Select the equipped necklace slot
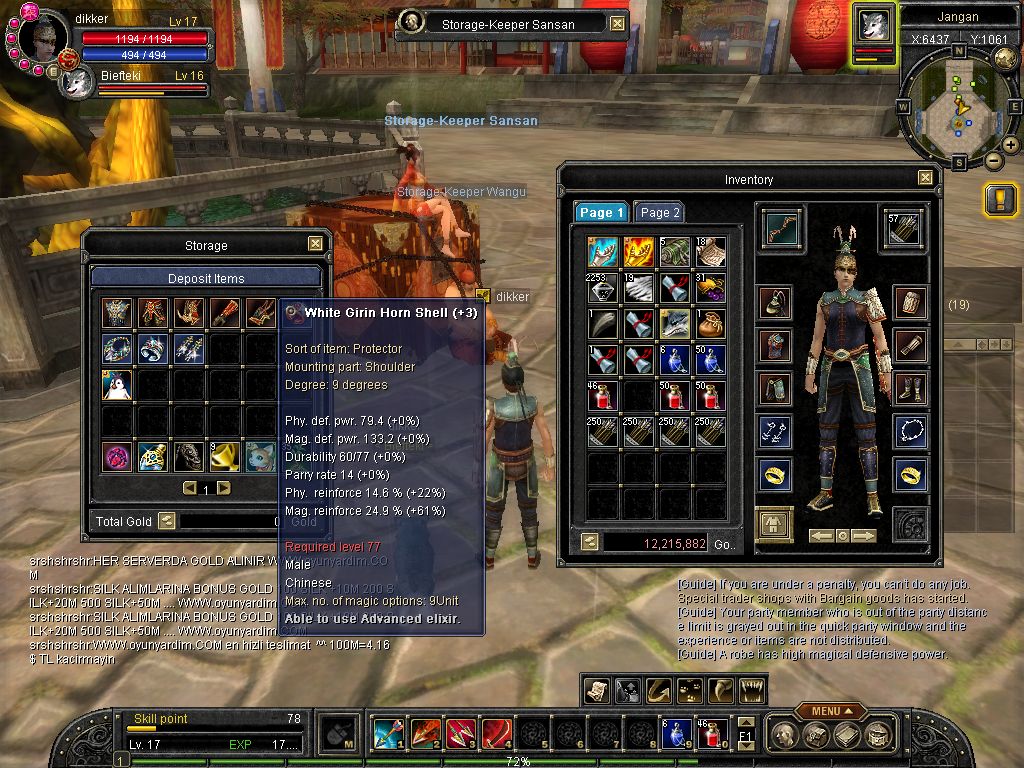The width and height of the screenshot is (1024, 768). [x=909, y=432]
